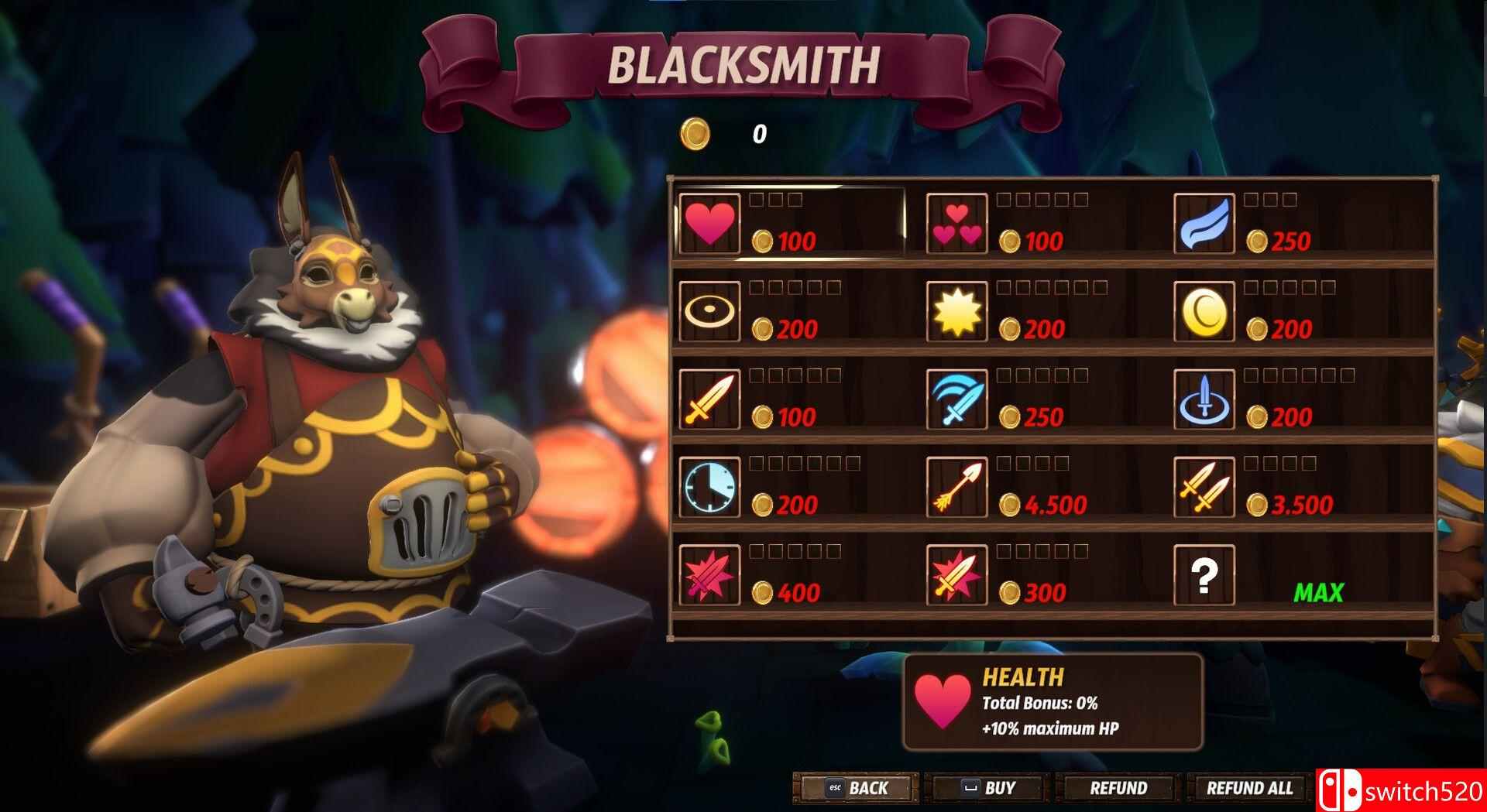Select the single golden sword upgrade
Viewport: 1487px width, 812px height.
tap(709, 399)
